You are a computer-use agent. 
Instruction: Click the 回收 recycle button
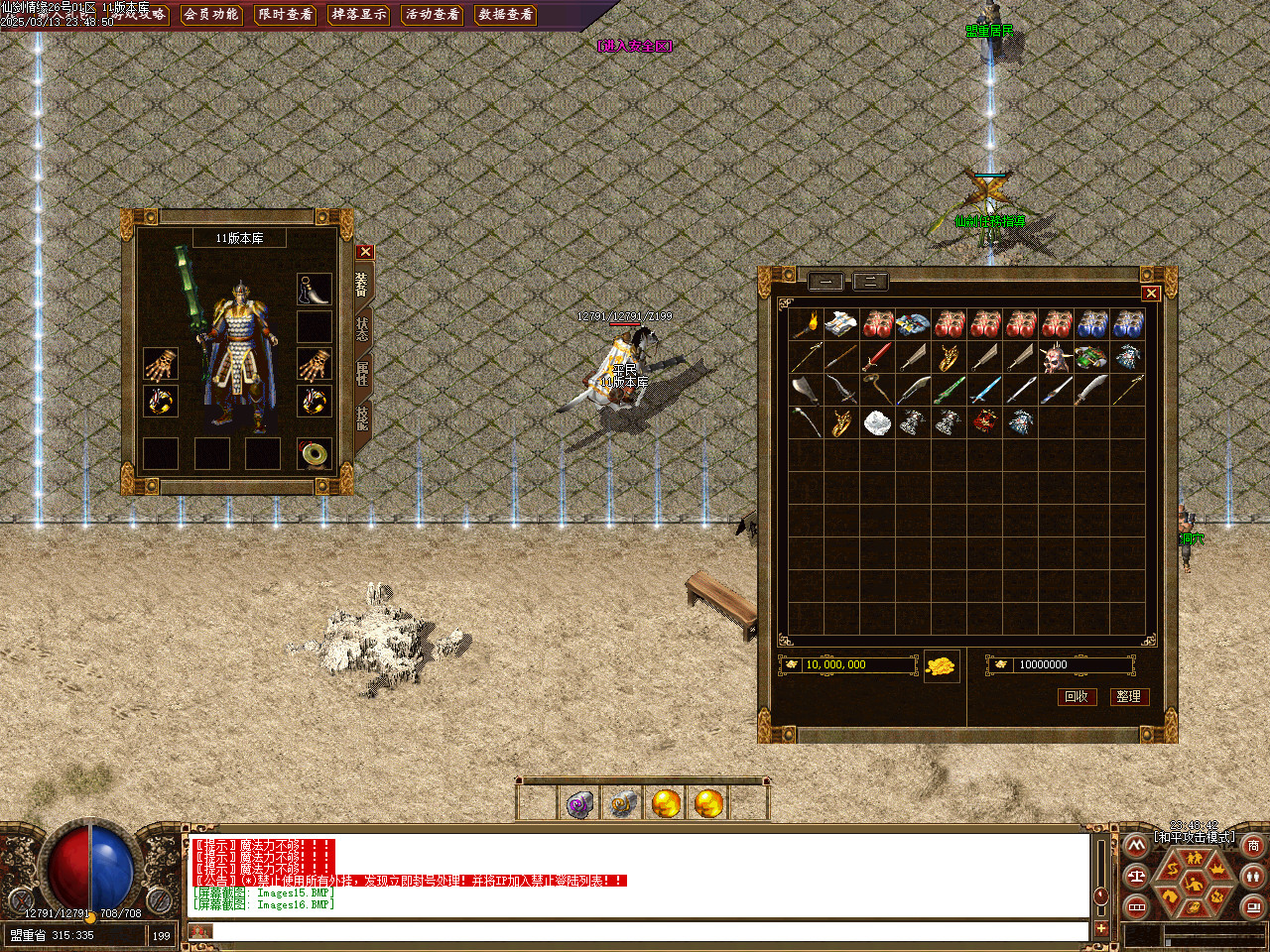(x=1076, y=696)
